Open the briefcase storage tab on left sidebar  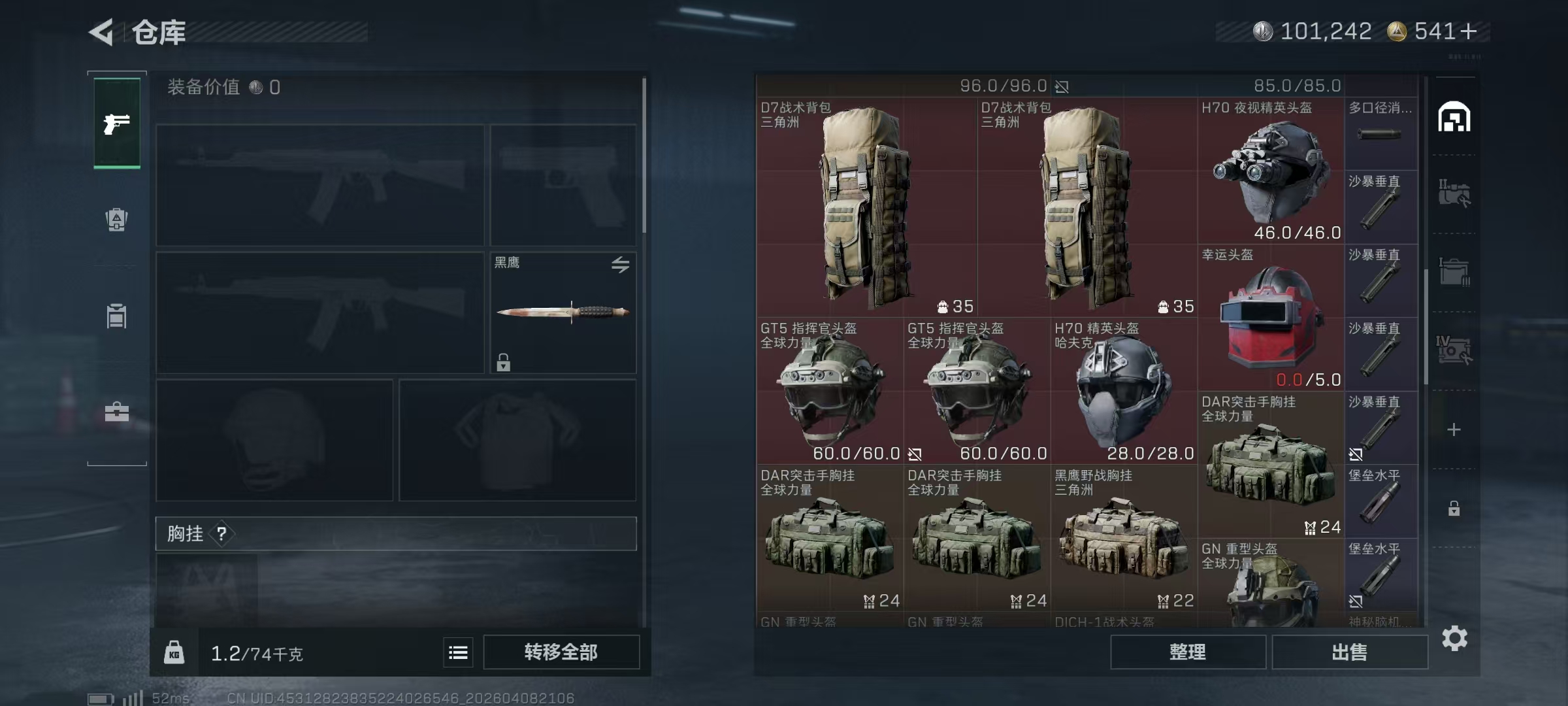point(116,412)
